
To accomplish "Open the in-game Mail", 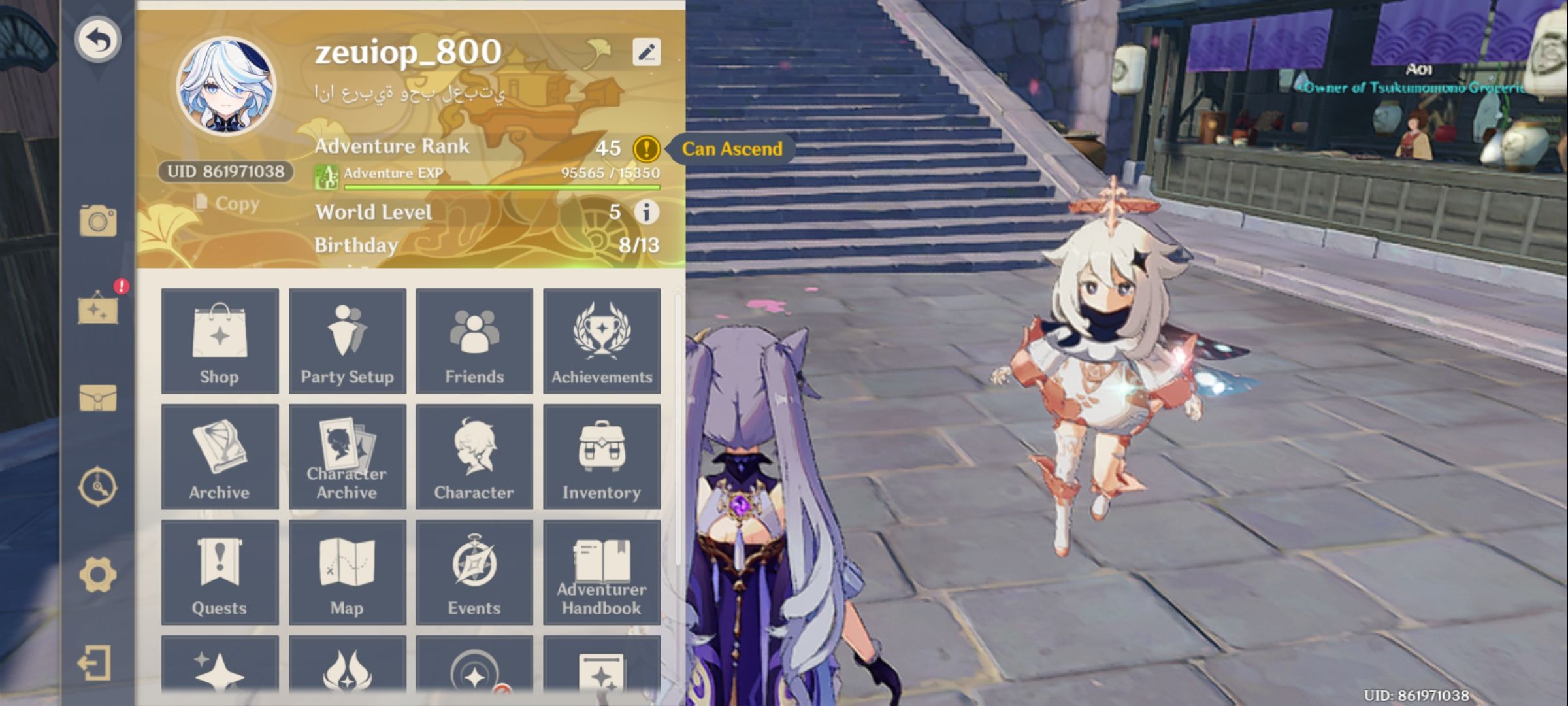I will pyautogui.click(x=97, y=399).
